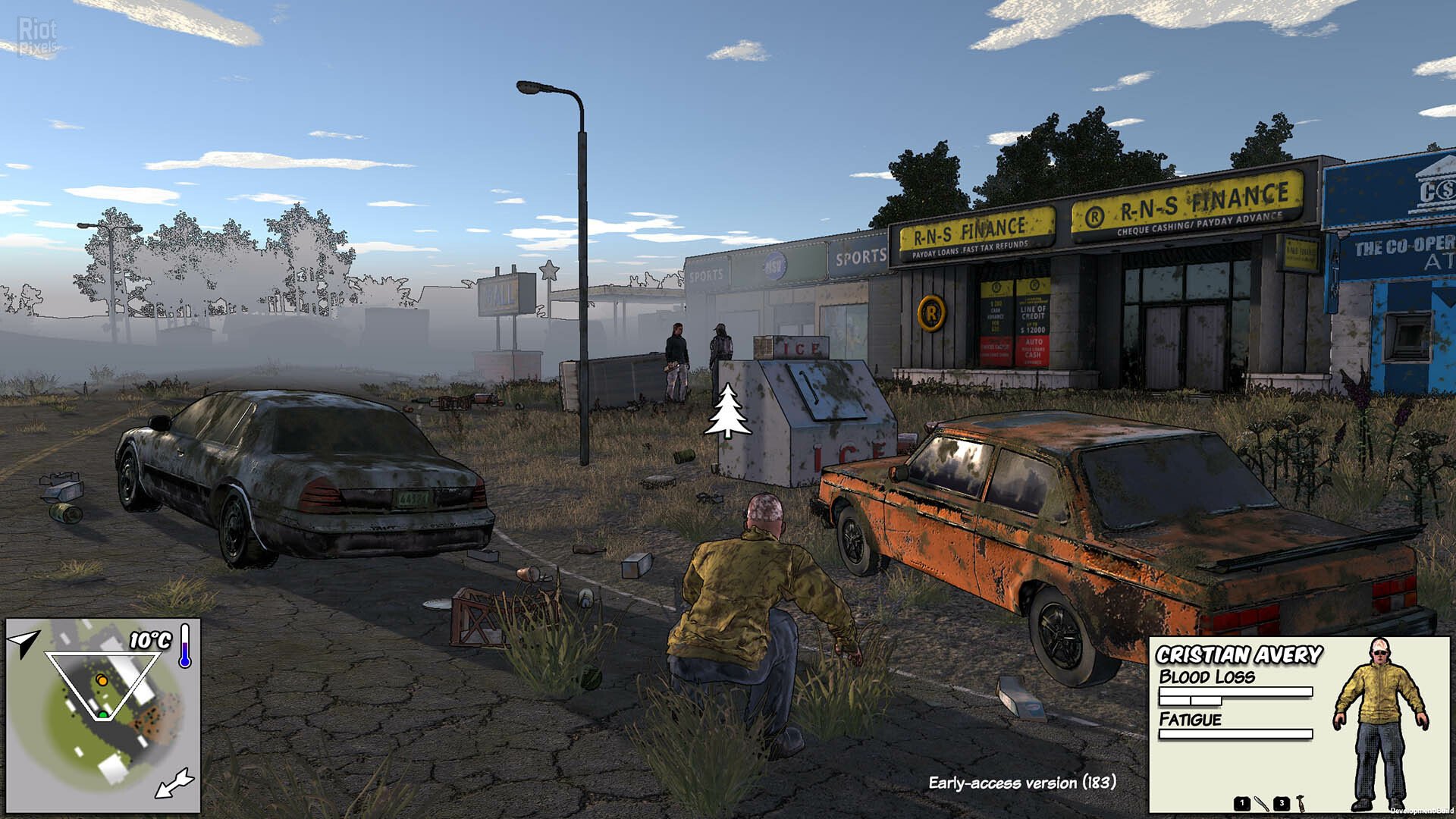Click the green player dot on the minimap
Screen dimensions: 1456x819
[x=103, y=714]
